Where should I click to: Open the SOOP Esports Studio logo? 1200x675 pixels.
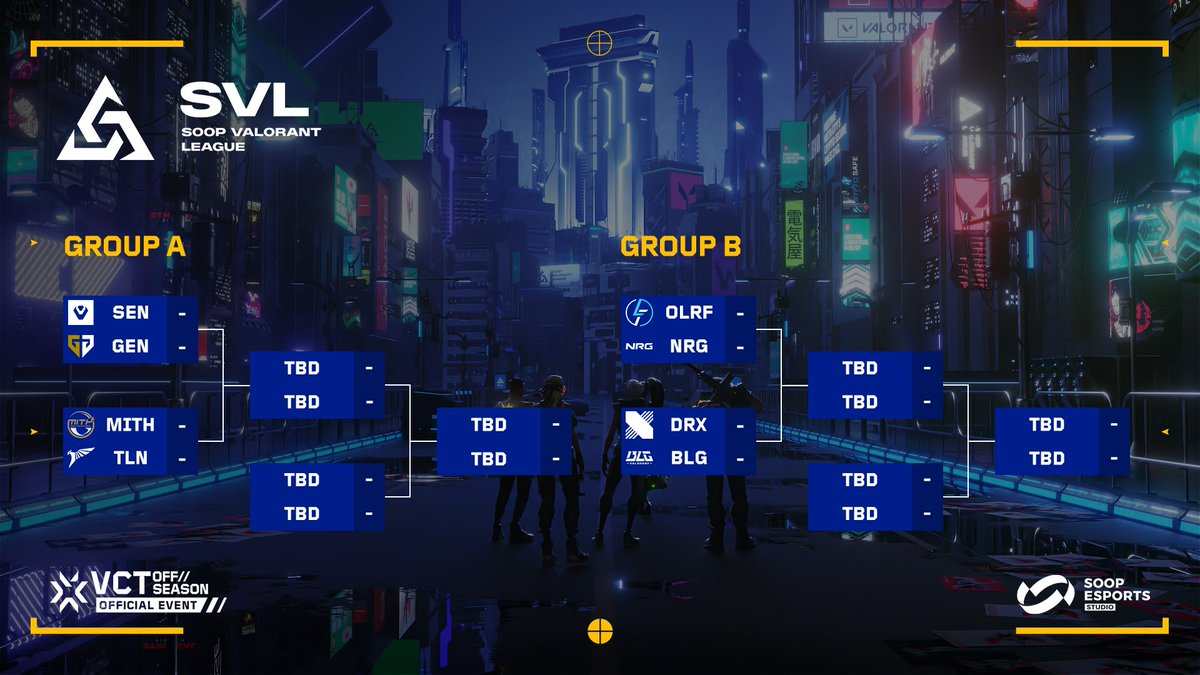point(1083,593)
